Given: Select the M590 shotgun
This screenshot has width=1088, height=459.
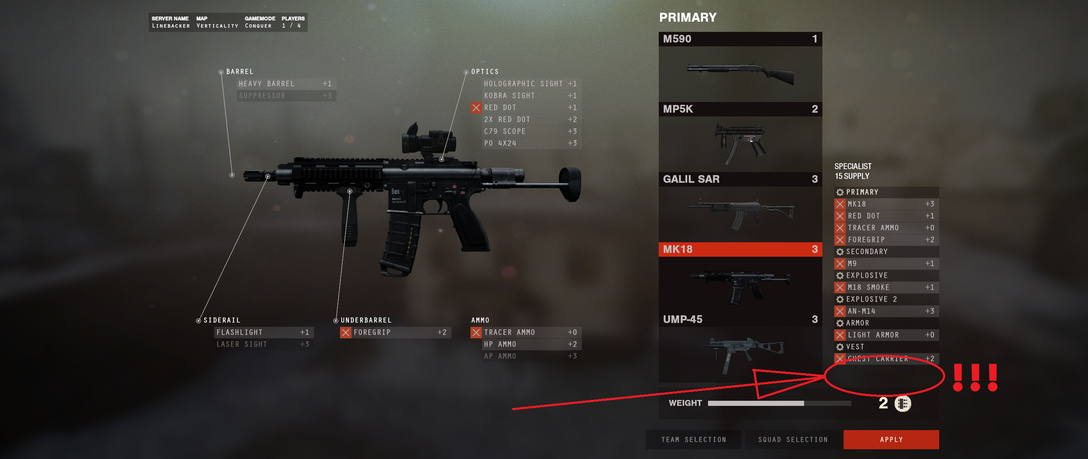Looking at the screenshot, I should (740, 66).
